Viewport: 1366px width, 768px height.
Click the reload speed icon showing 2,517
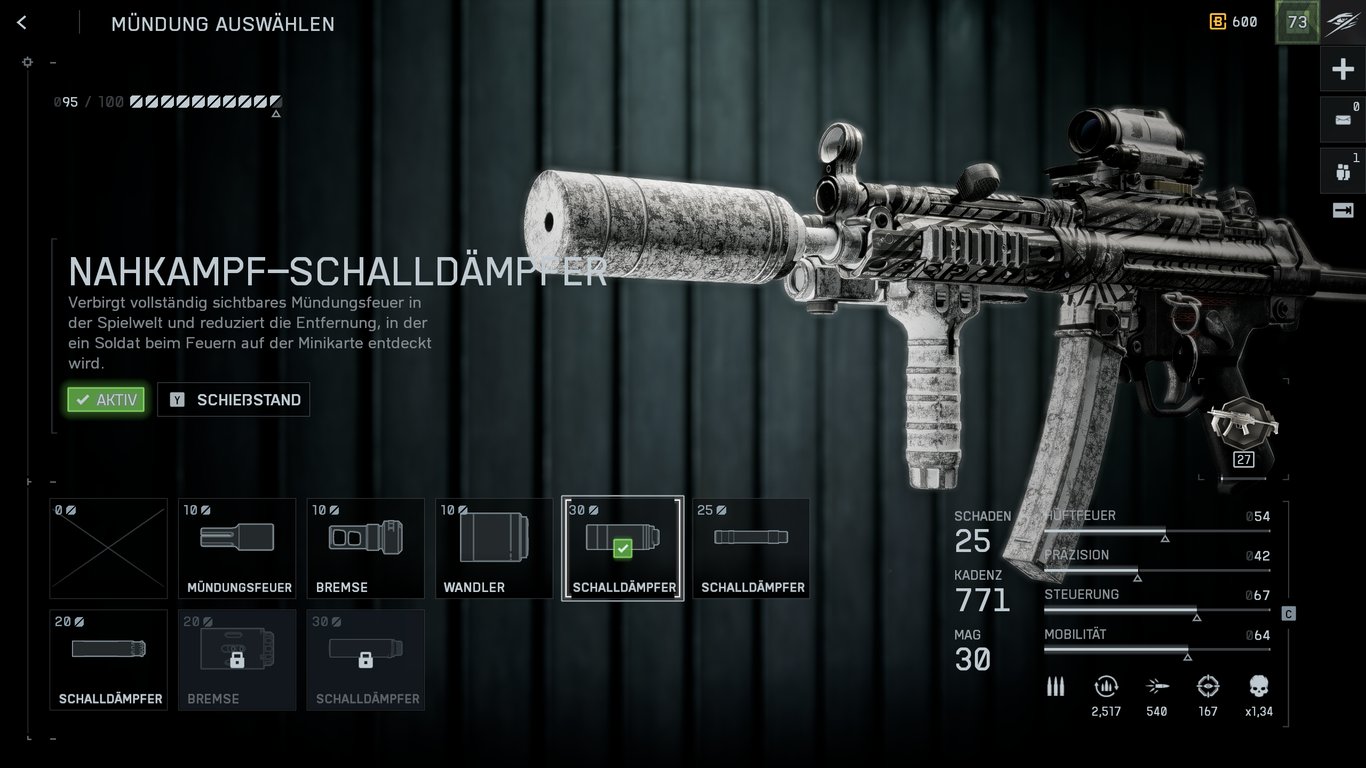[x=1106, y=686]
